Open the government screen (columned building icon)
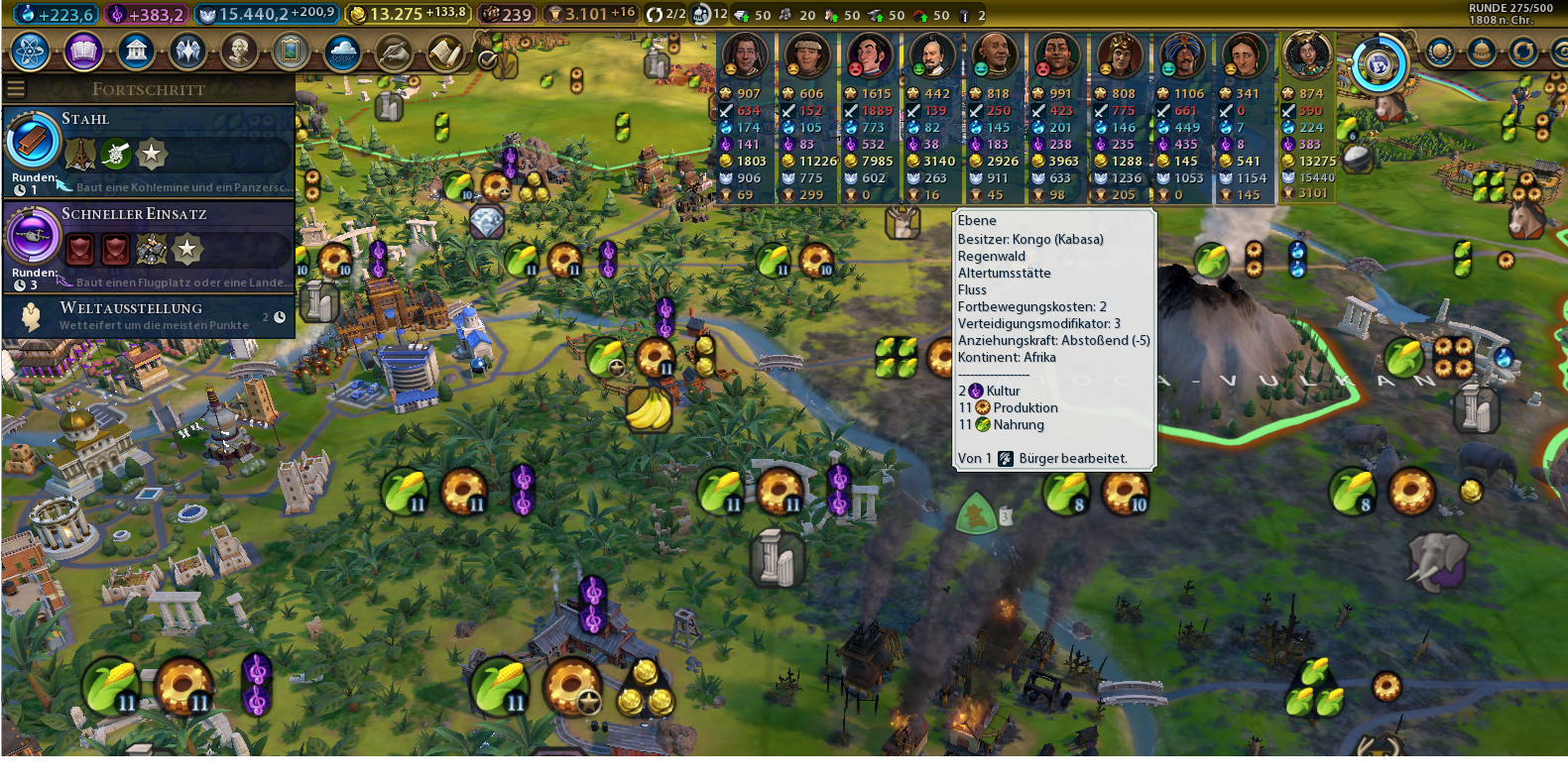This screenshot has height=784, width=1568. pos(136,52)
